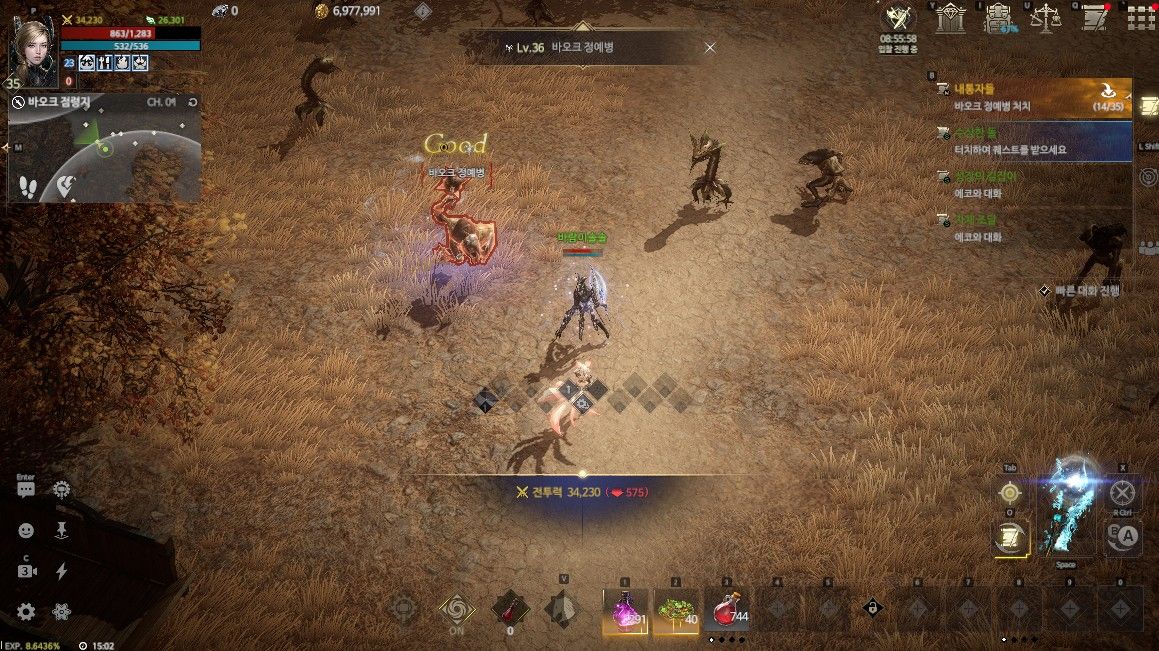
Task: Toggle the swirl auto-battle ON button
Action: click(456, 608)
